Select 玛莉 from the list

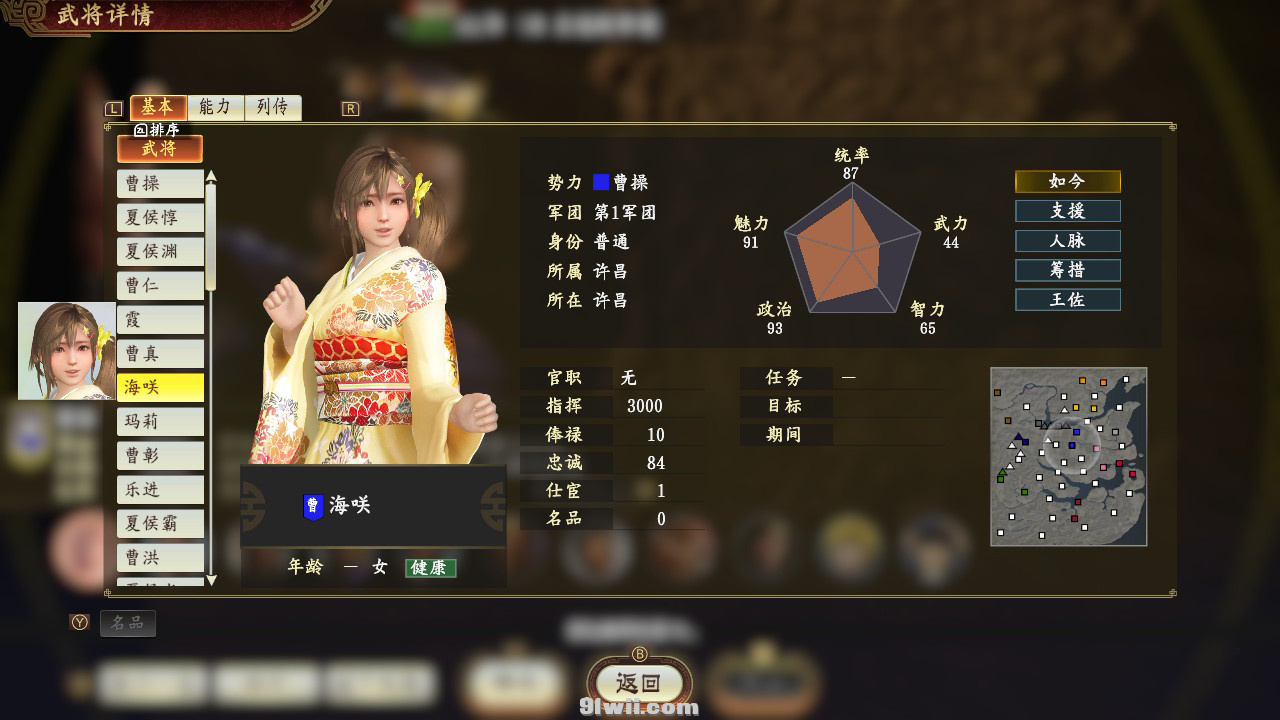pos(160,422)
